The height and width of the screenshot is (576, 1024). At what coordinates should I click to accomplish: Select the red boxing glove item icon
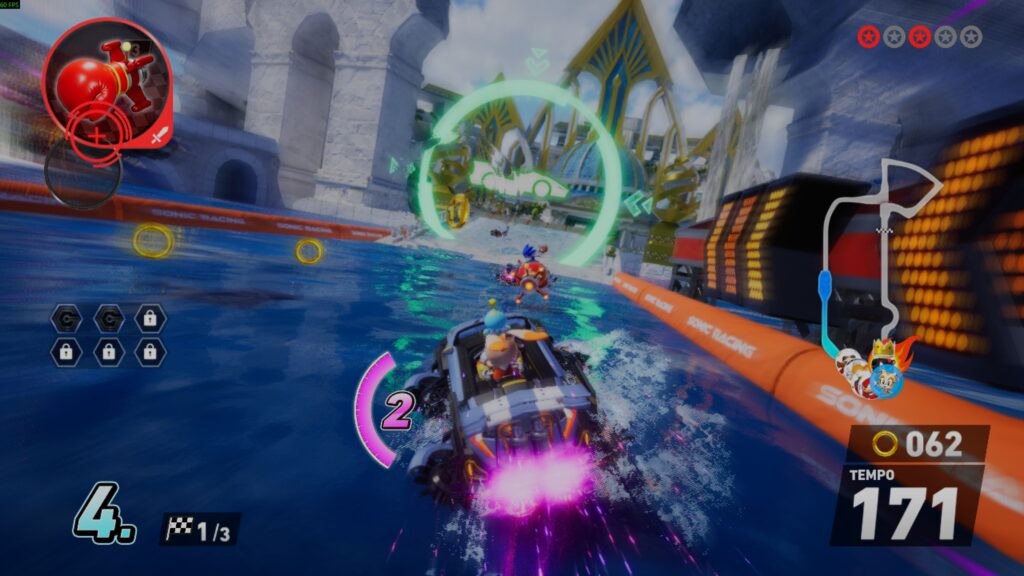click(x=106, y=80)
